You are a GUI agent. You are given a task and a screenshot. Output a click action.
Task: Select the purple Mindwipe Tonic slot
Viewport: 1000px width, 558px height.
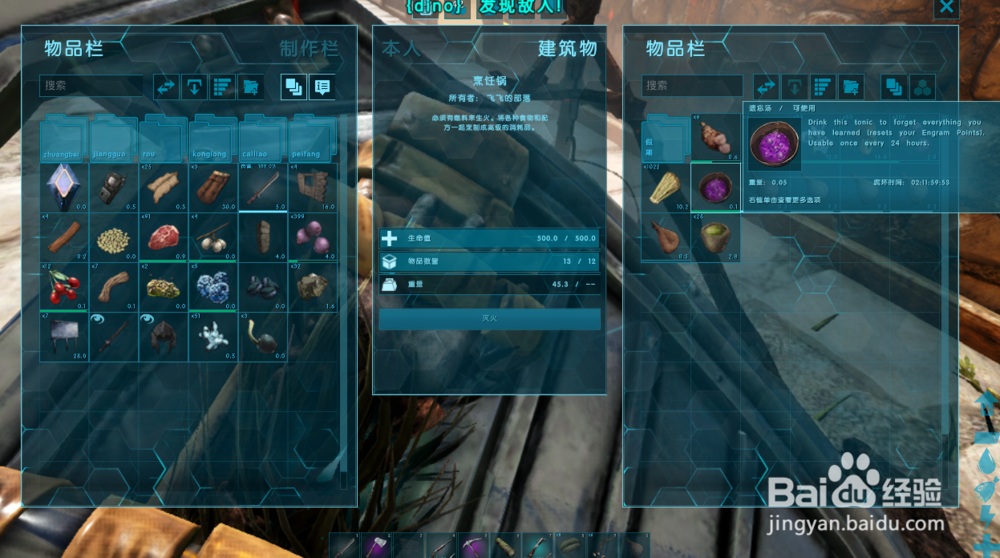pyautogui.click(x=715, y=188)
